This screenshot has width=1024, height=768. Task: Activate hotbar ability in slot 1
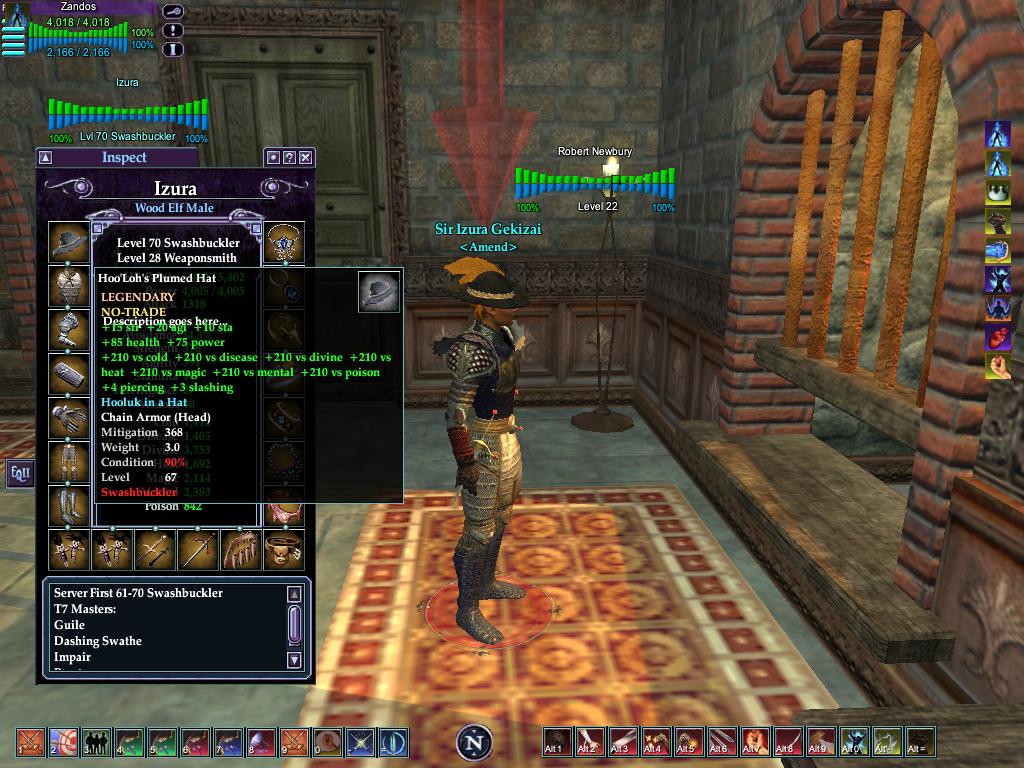click(31, 741)
